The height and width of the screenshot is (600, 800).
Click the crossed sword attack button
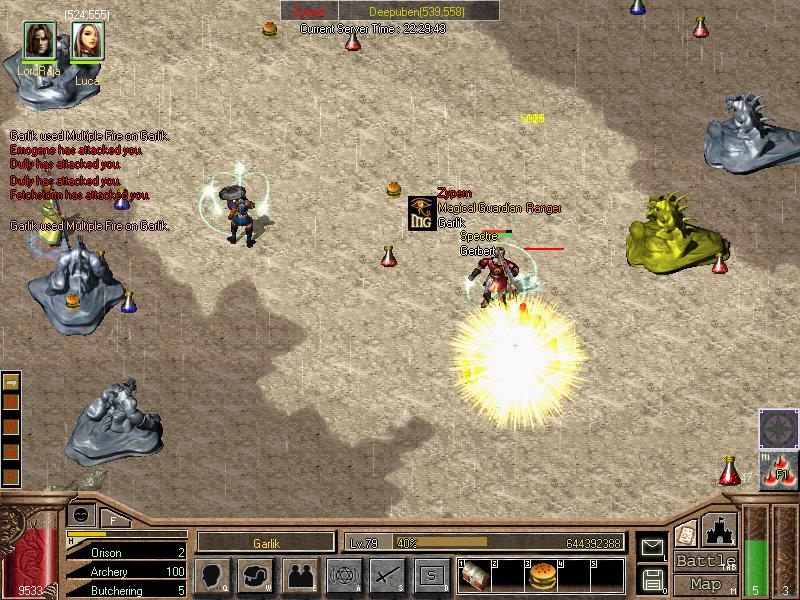(x=387, y=575)
